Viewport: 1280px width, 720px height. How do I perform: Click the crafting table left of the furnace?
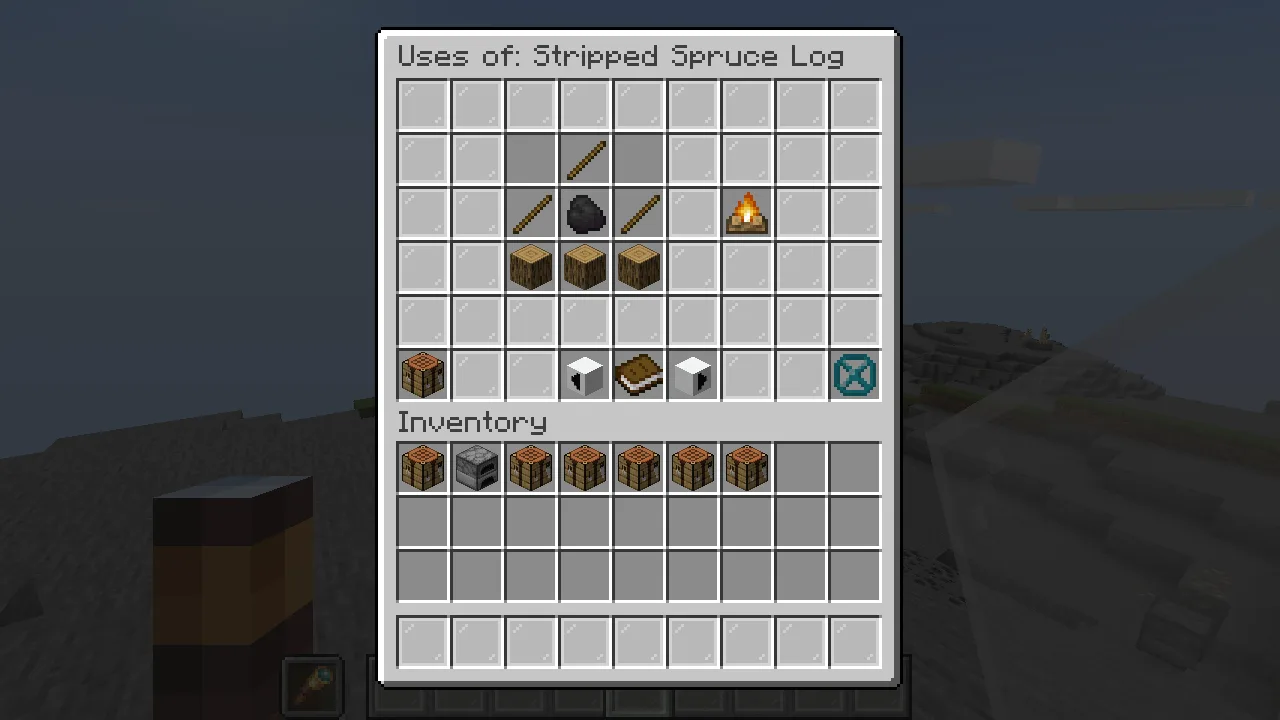pos(423,468)
